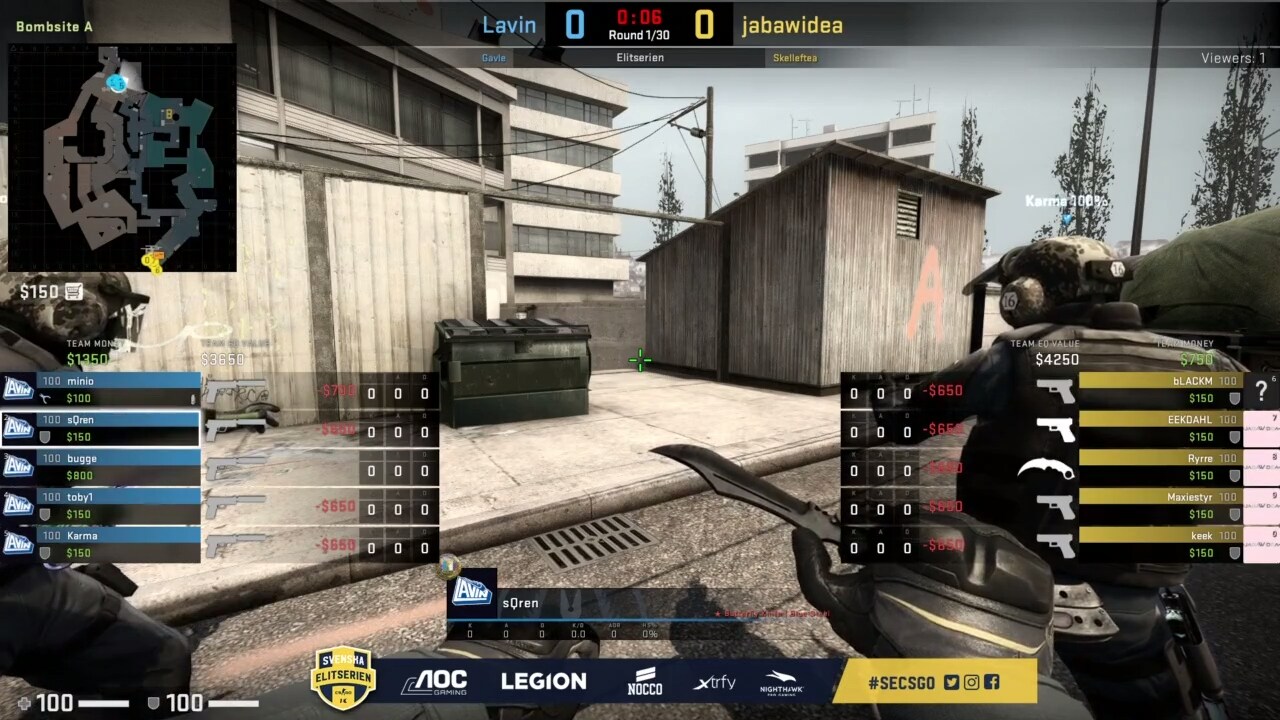Select the Lavin team name in the scoreboard
This screenshot has width=1280, height=720.
(509, 25)
